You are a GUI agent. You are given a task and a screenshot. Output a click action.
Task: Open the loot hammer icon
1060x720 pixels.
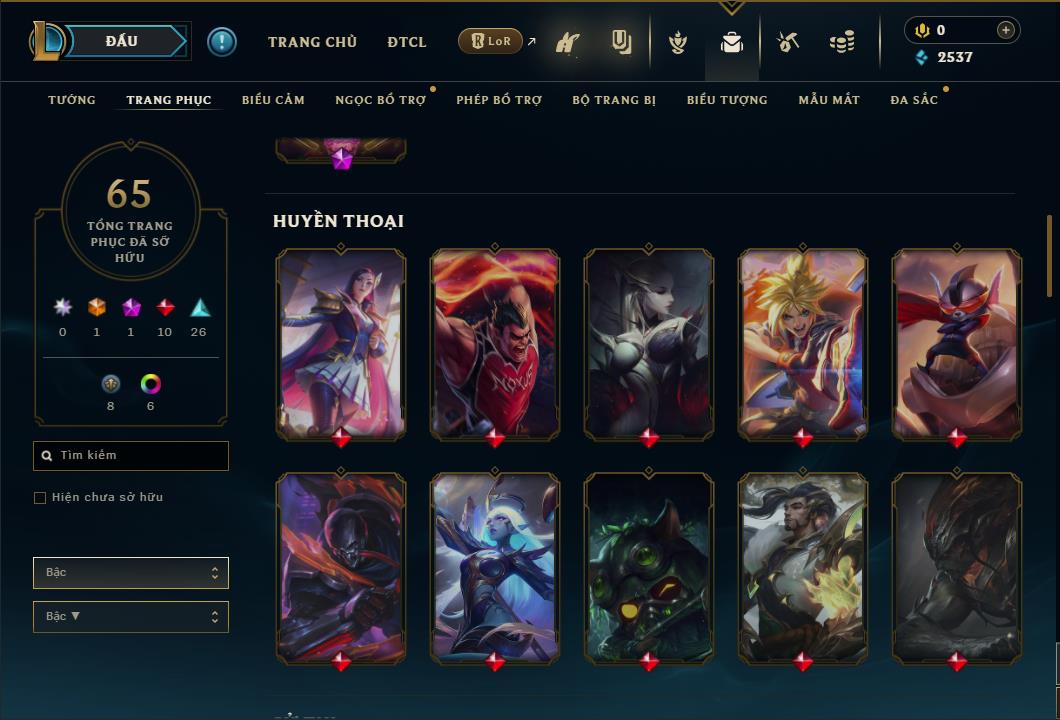788,42
